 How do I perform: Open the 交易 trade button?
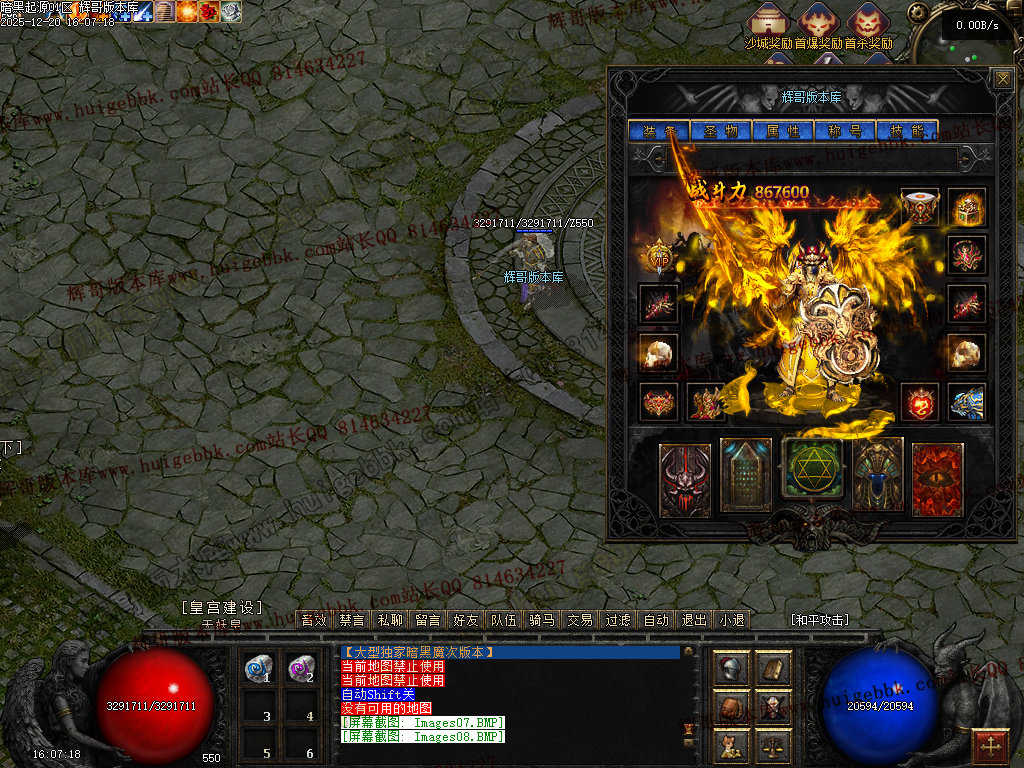pos(580,620)
